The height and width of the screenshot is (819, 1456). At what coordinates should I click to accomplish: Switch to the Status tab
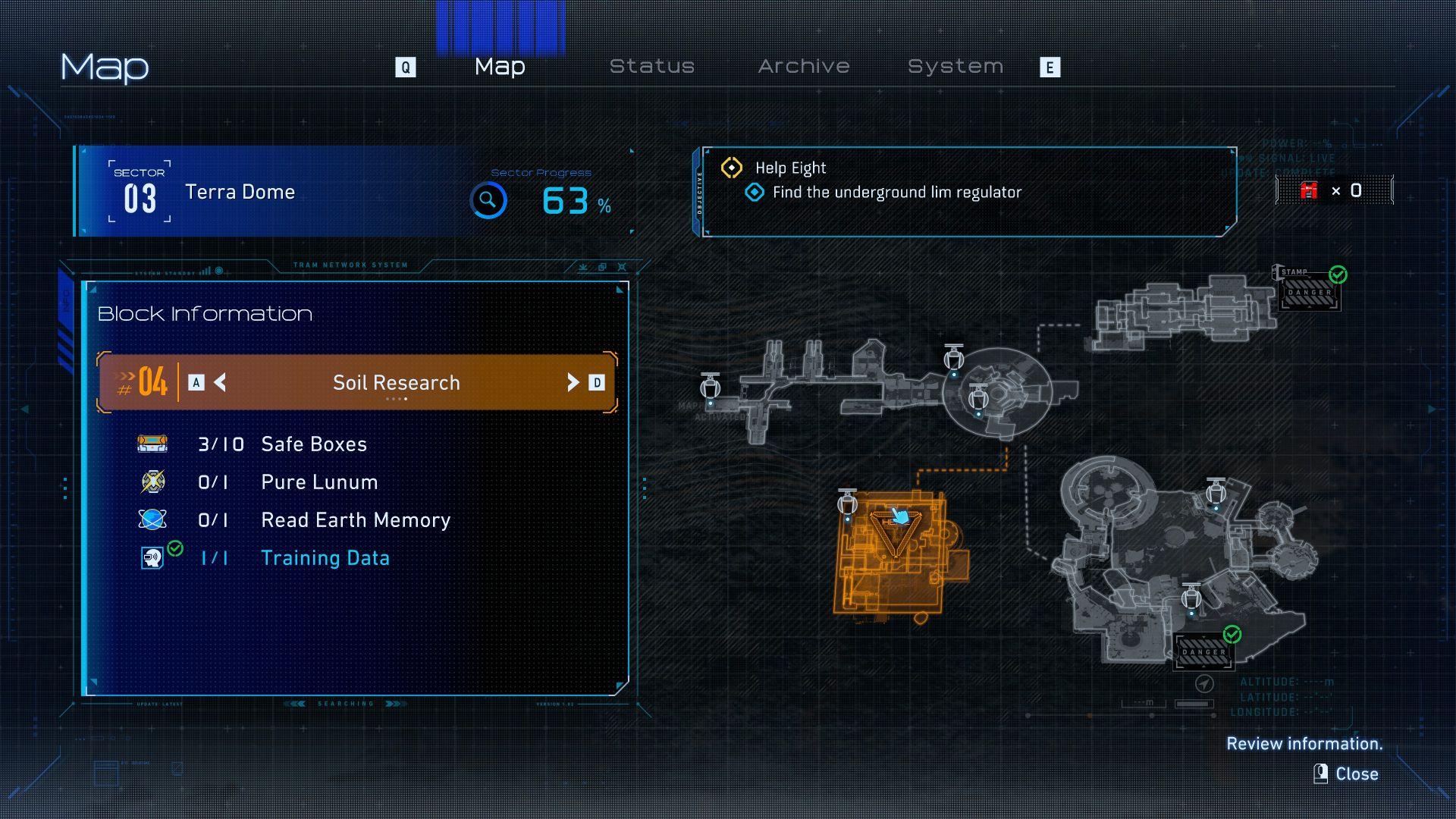click(652, 67)
